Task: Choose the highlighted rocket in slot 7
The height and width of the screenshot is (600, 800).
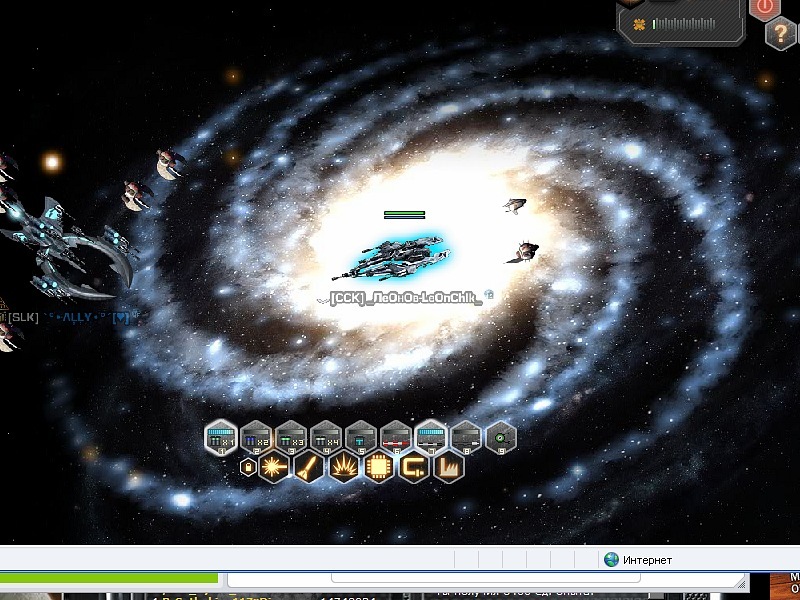Action: click(430, 436)
